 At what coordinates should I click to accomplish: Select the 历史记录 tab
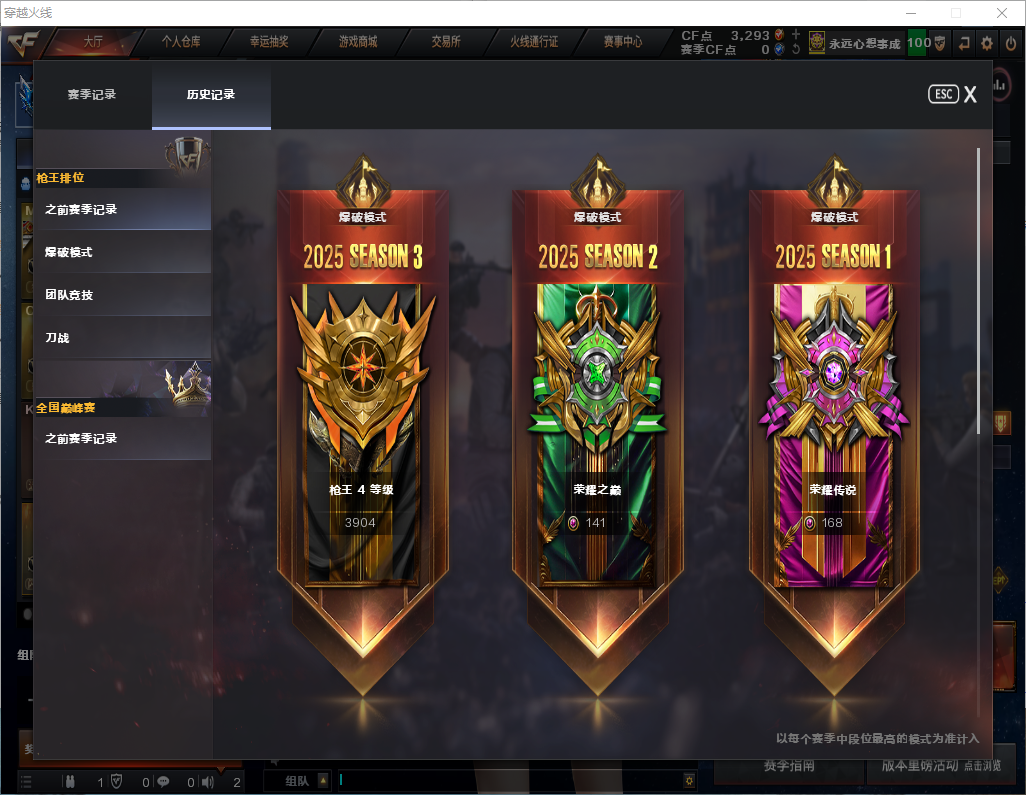click(211, 95)
